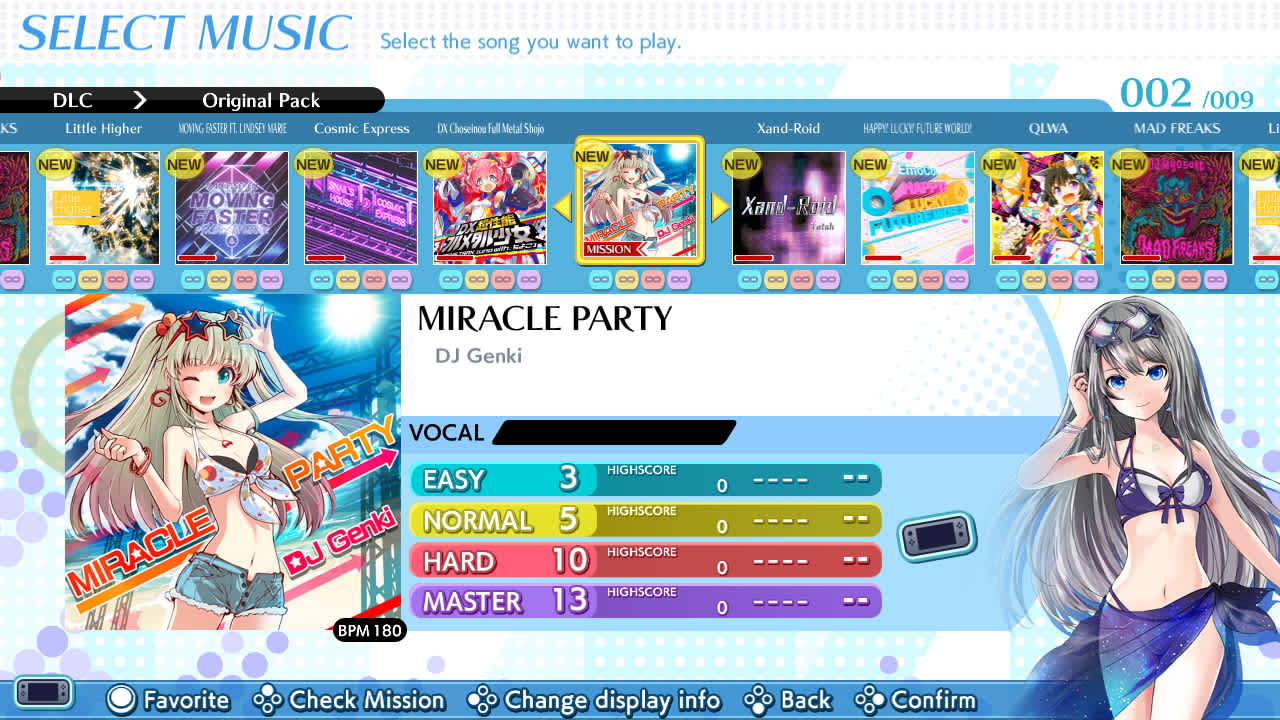Click the handheld console icon beside difficulty scores
This screenshot has width=1280, height=720.
[x=938, y=537]
